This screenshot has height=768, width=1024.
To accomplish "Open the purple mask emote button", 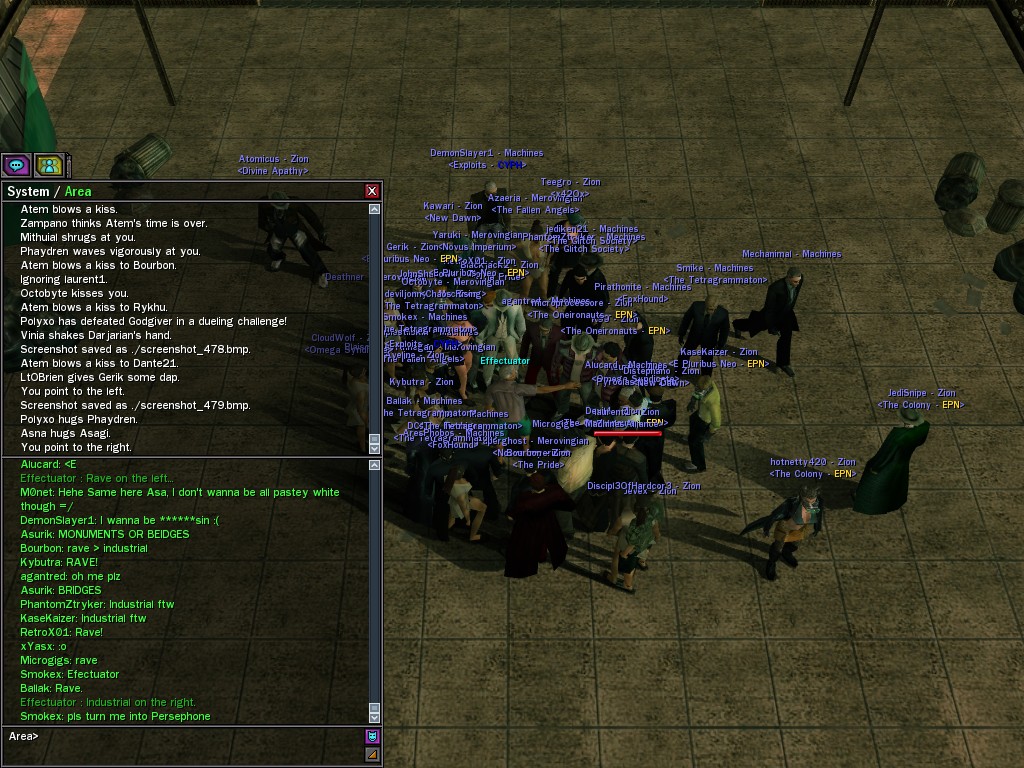I will pyautogui.click(x=372, y=737).
